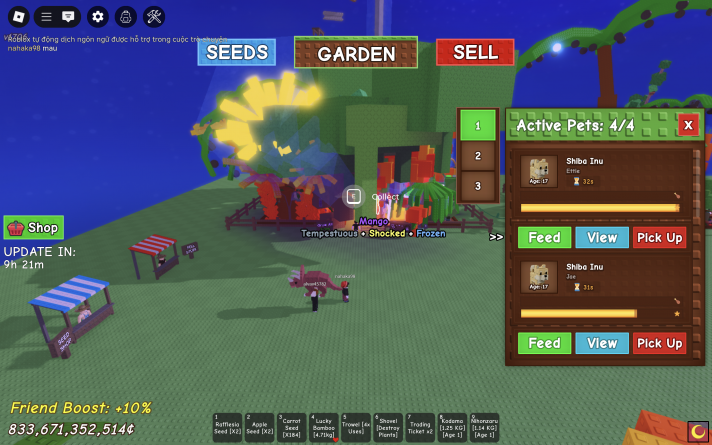Viewport: 712px width, 445px height.
Task: Open the gear settings icon
Action: tap(97, 16)
